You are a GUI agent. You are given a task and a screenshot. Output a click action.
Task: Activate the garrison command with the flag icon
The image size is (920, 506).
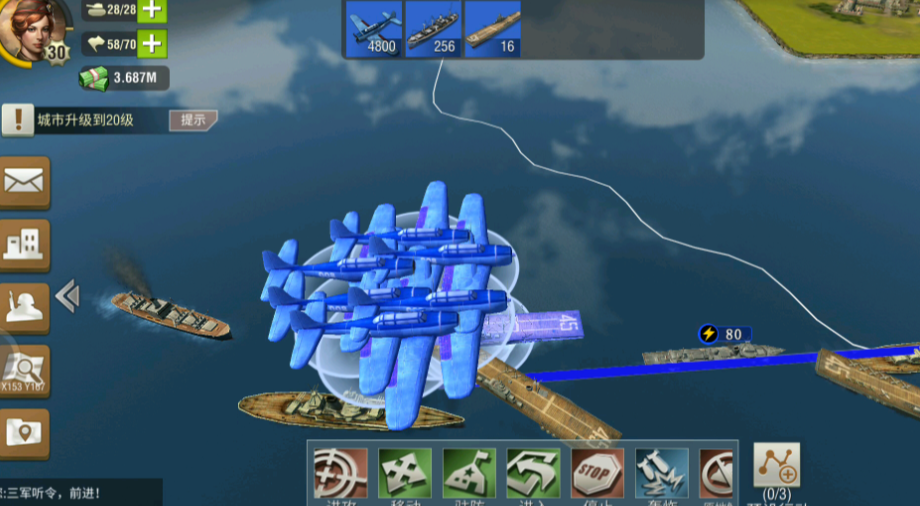(x=469, y=474)
